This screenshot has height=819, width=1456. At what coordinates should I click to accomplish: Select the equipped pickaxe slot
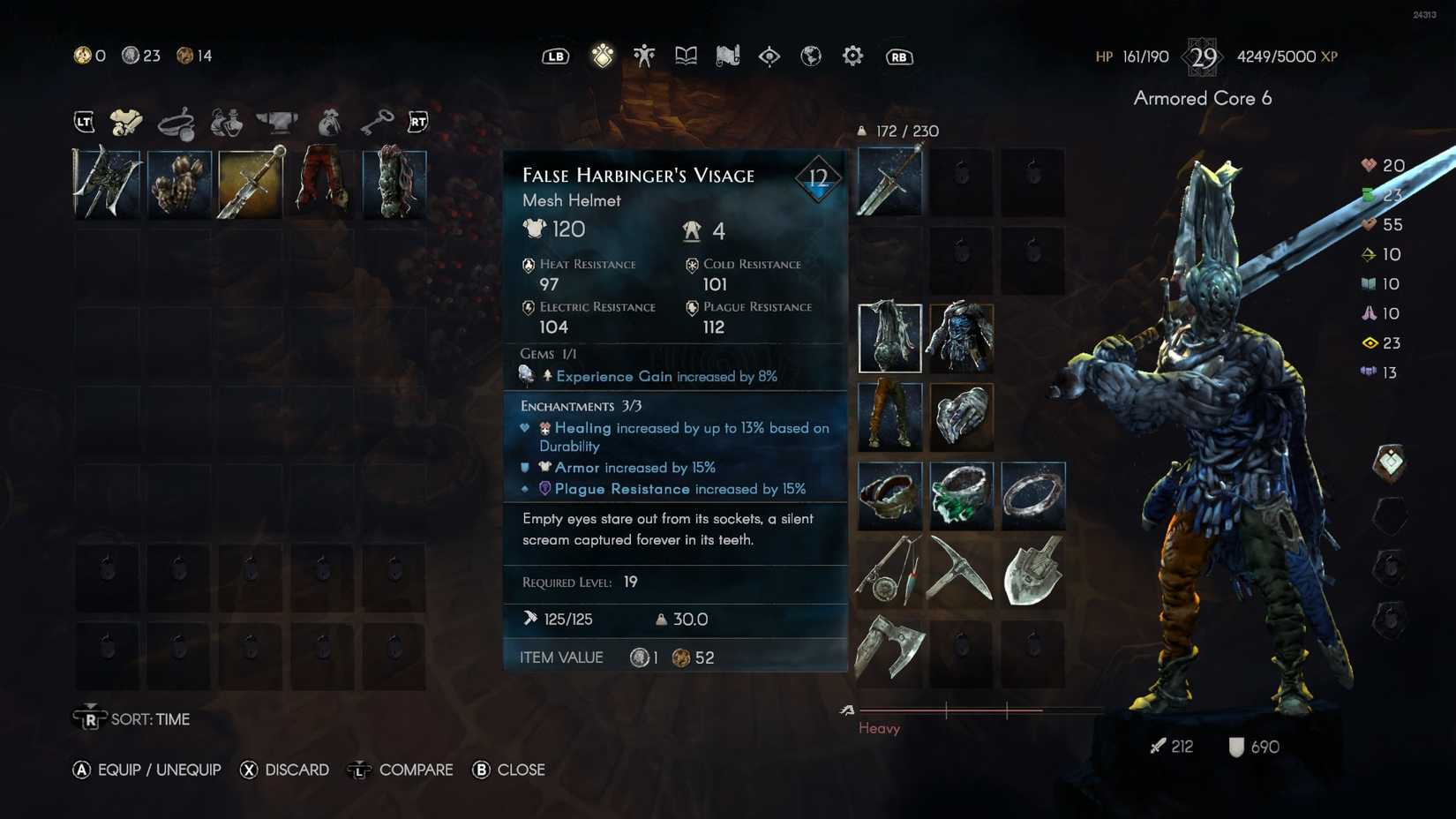pyautogui.click(x=962, y=572)
